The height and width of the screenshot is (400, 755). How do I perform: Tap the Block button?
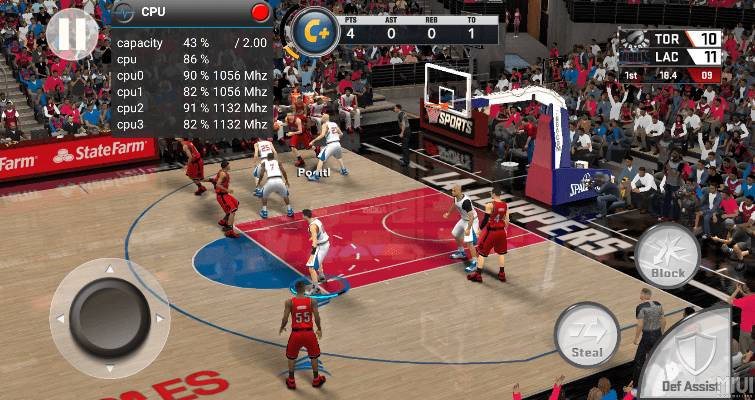(x=667, y=257)
